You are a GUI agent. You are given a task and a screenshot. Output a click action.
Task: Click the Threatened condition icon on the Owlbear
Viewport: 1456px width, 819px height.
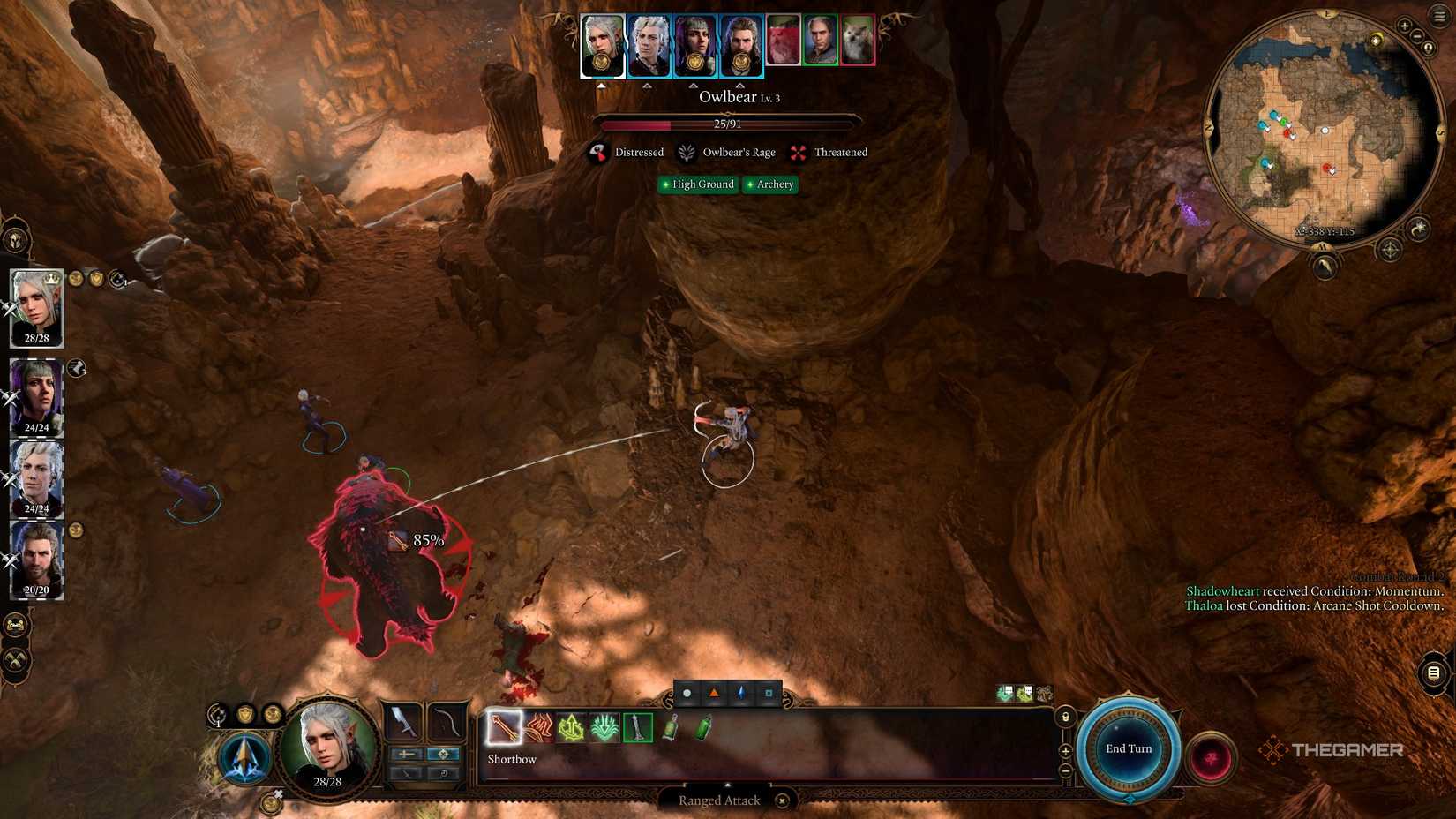tap(799, 152)
